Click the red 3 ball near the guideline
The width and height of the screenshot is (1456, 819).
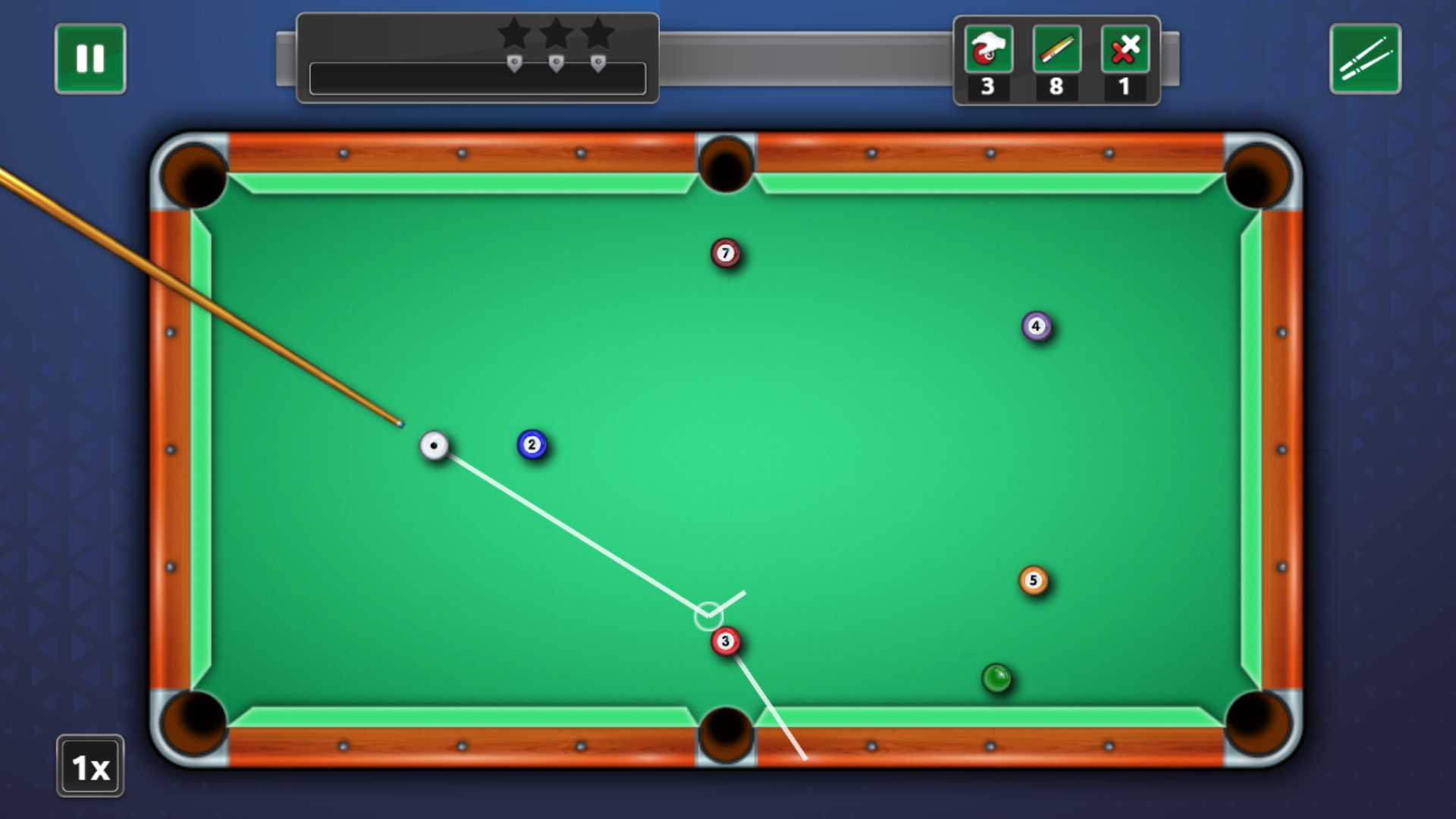(726, 641)
